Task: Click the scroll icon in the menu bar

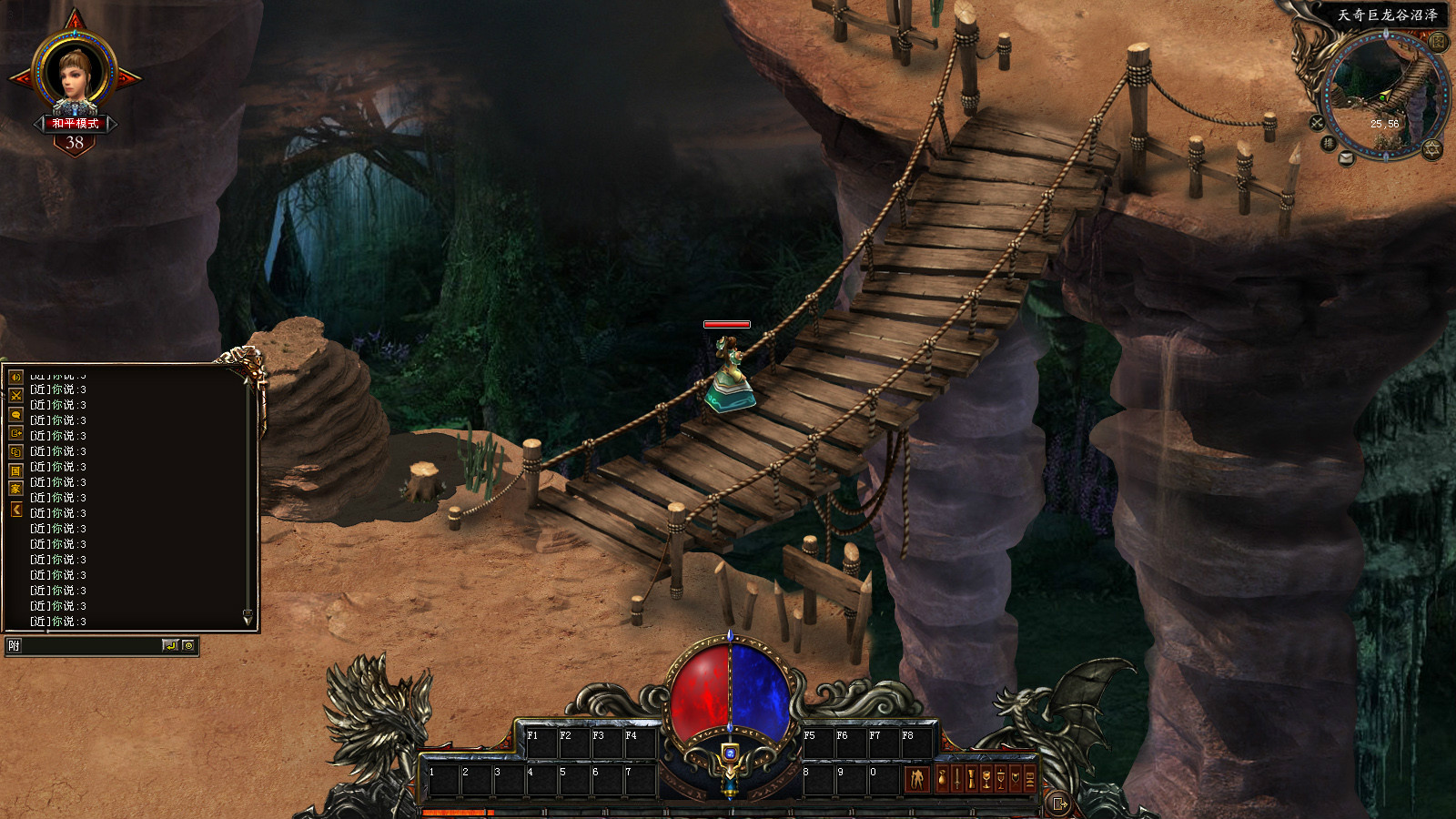Action: coord(972,779)
